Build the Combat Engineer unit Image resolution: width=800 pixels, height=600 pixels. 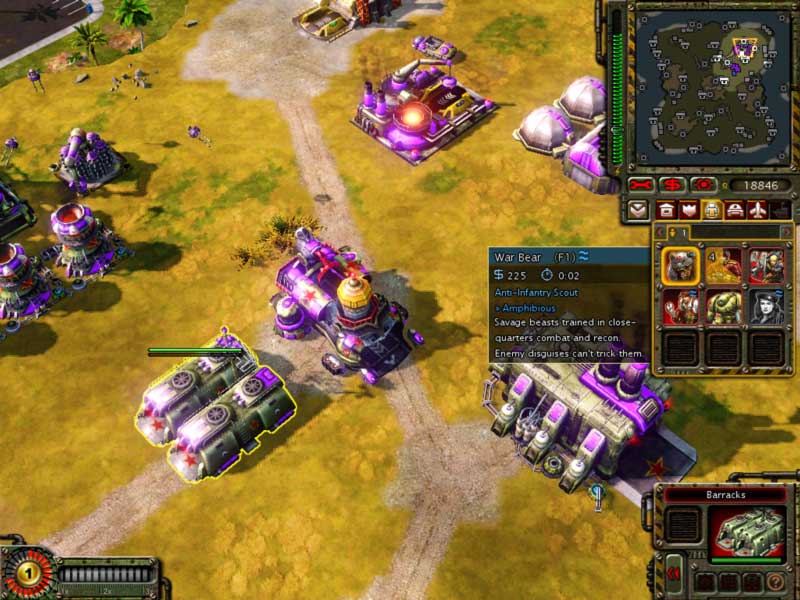681,307
